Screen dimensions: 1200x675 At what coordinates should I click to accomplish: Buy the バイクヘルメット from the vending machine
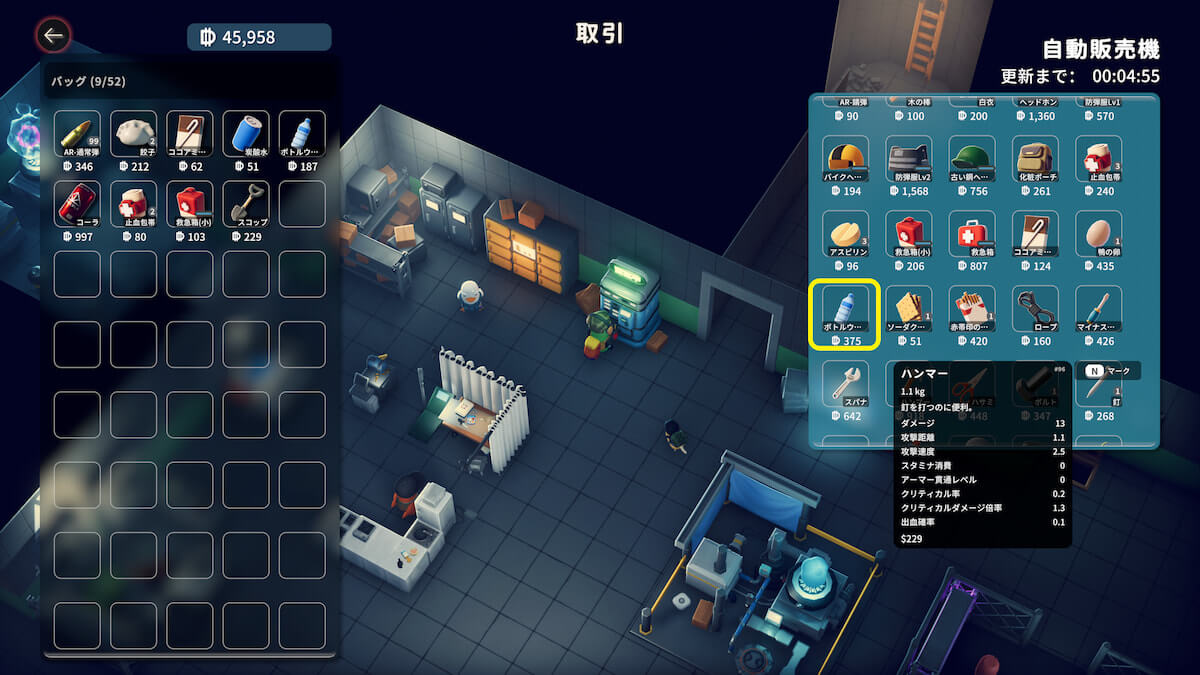point(845,159)
